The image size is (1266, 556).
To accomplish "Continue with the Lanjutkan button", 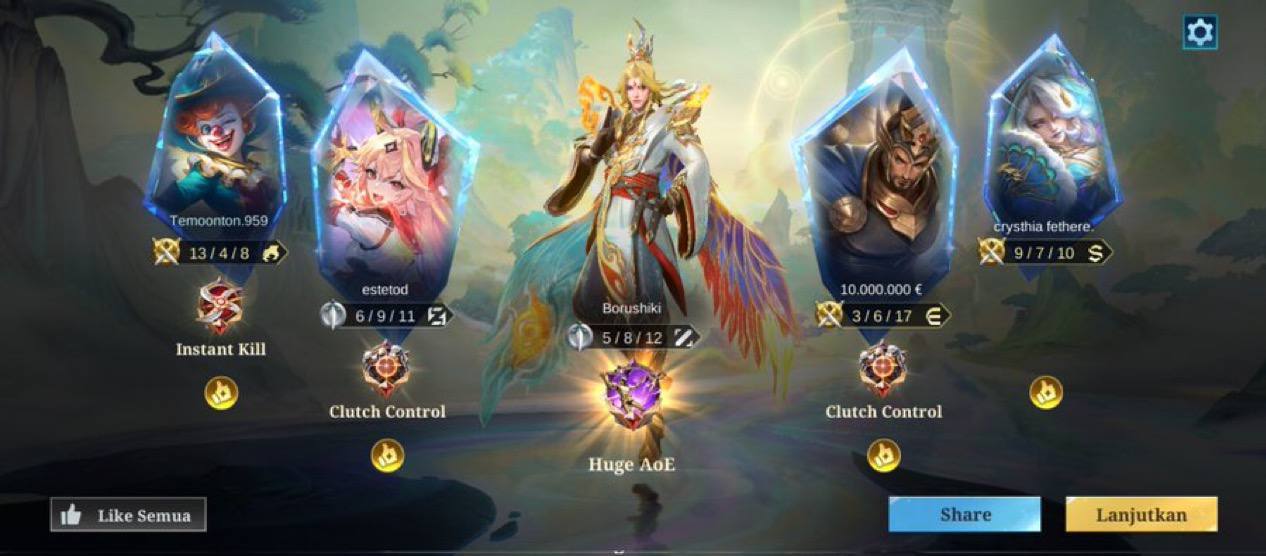I will pyautogui.click(x=1141, y=515).
